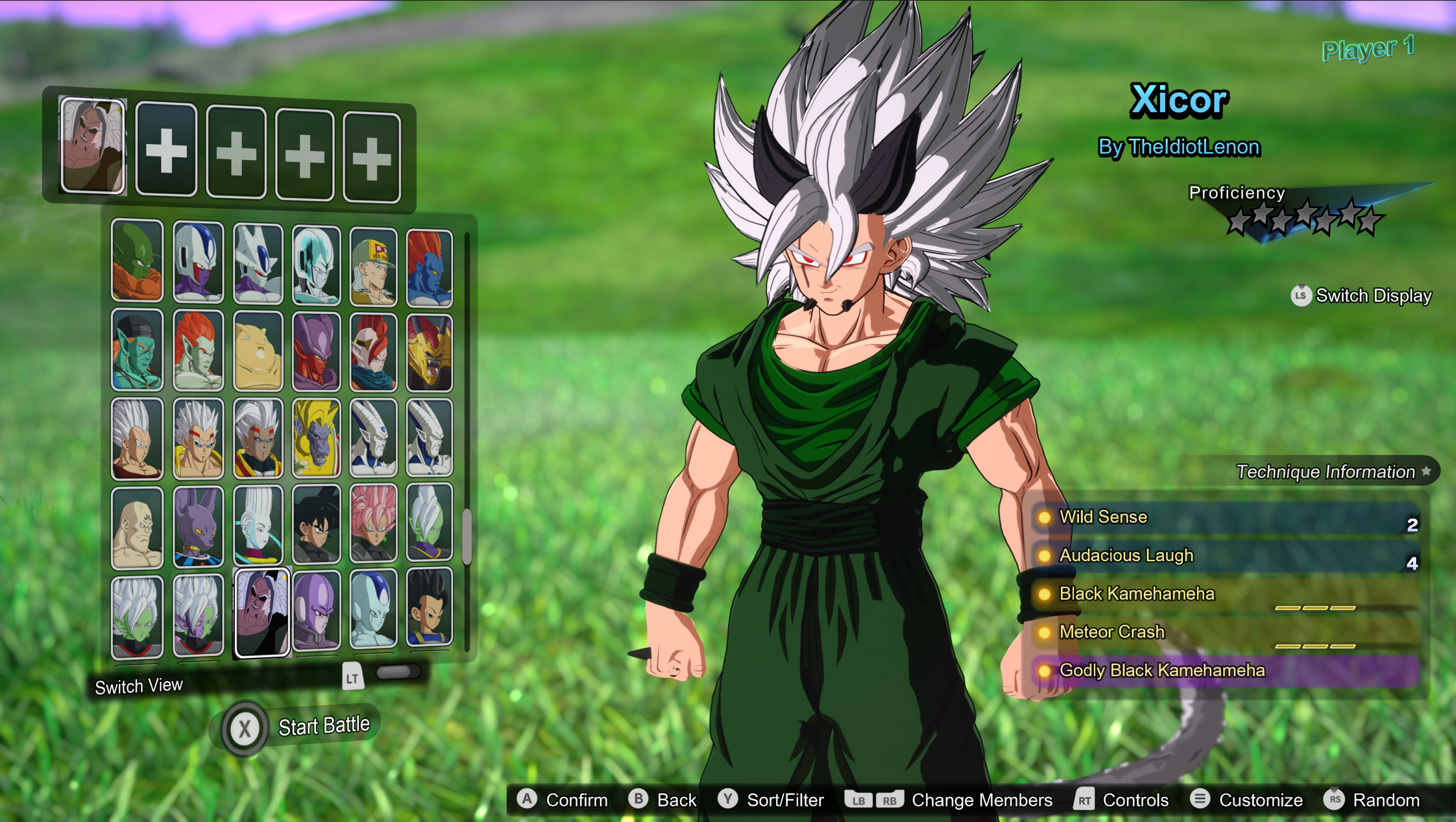Select the Whis character portrait
The height and width of the screenshot is (822, 1456).
[x=258, y=526]
